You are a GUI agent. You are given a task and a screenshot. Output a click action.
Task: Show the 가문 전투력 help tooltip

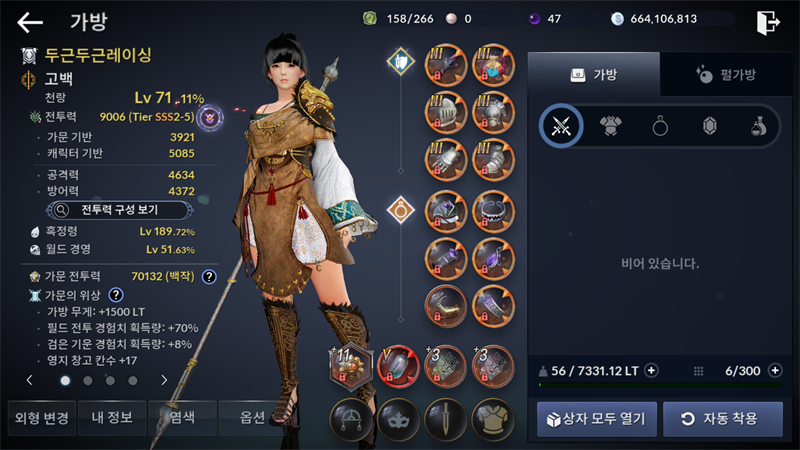[209, 277]
